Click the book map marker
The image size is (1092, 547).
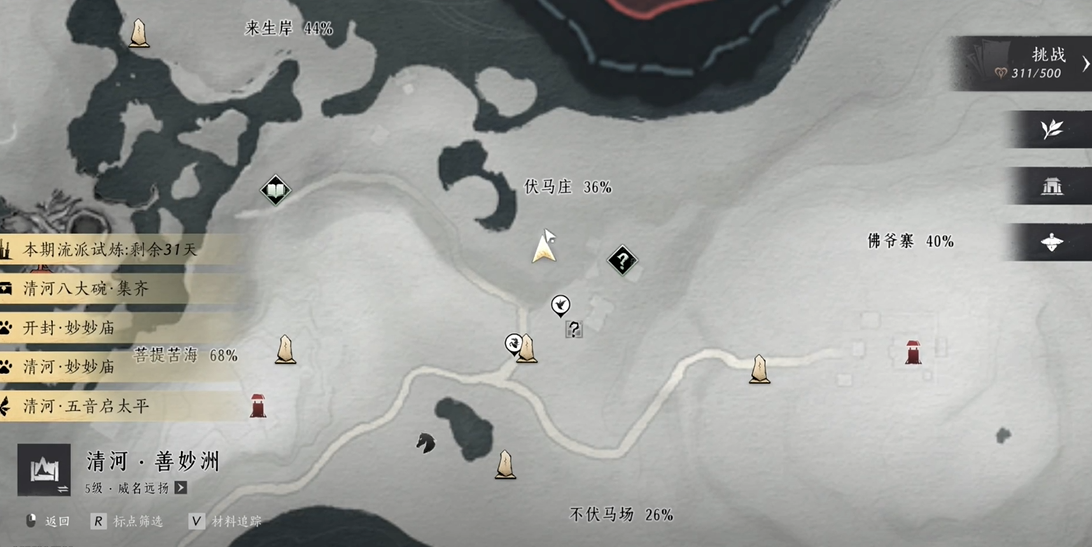[275, 190]
